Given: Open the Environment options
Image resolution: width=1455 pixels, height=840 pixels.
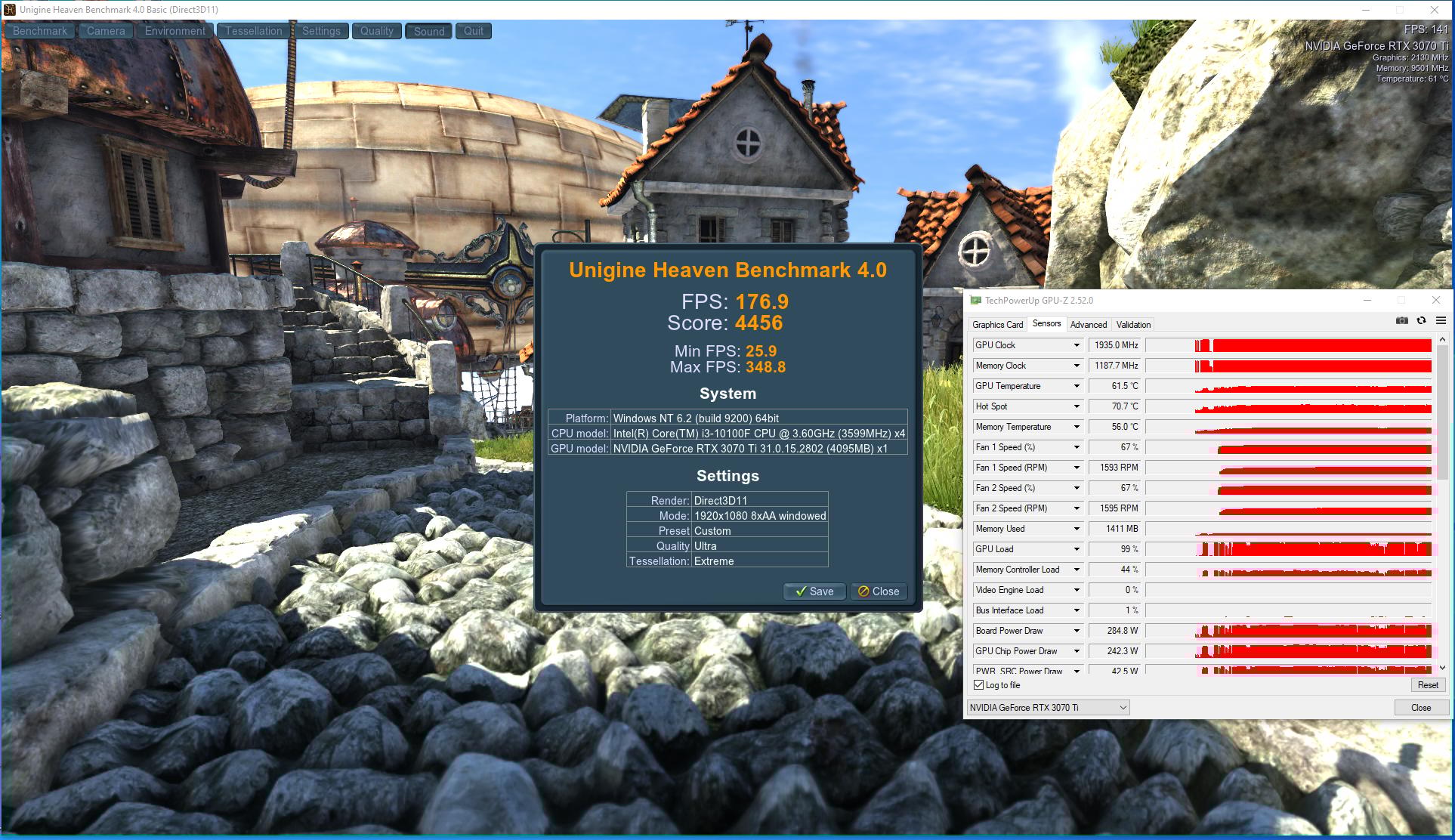Looking at the screenshot, I should coord(175,31).
